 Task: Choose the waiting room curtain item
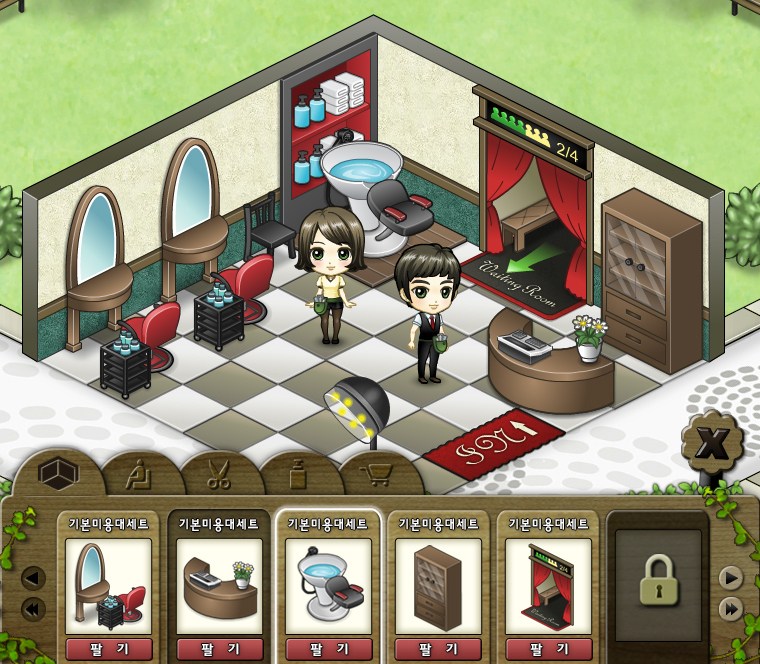point(548,586)
